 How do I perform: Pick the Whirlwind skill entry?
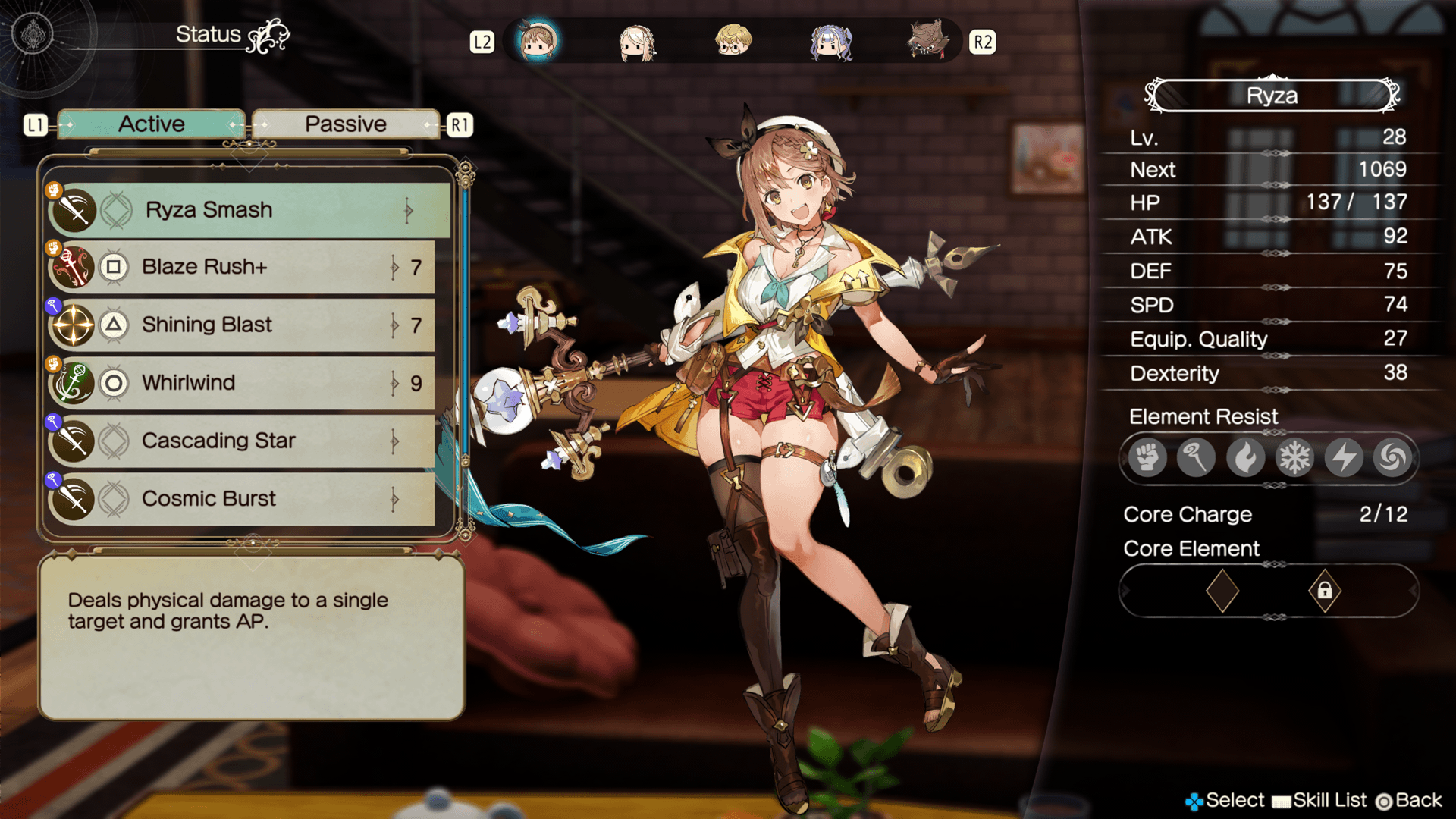coord(243,383)
